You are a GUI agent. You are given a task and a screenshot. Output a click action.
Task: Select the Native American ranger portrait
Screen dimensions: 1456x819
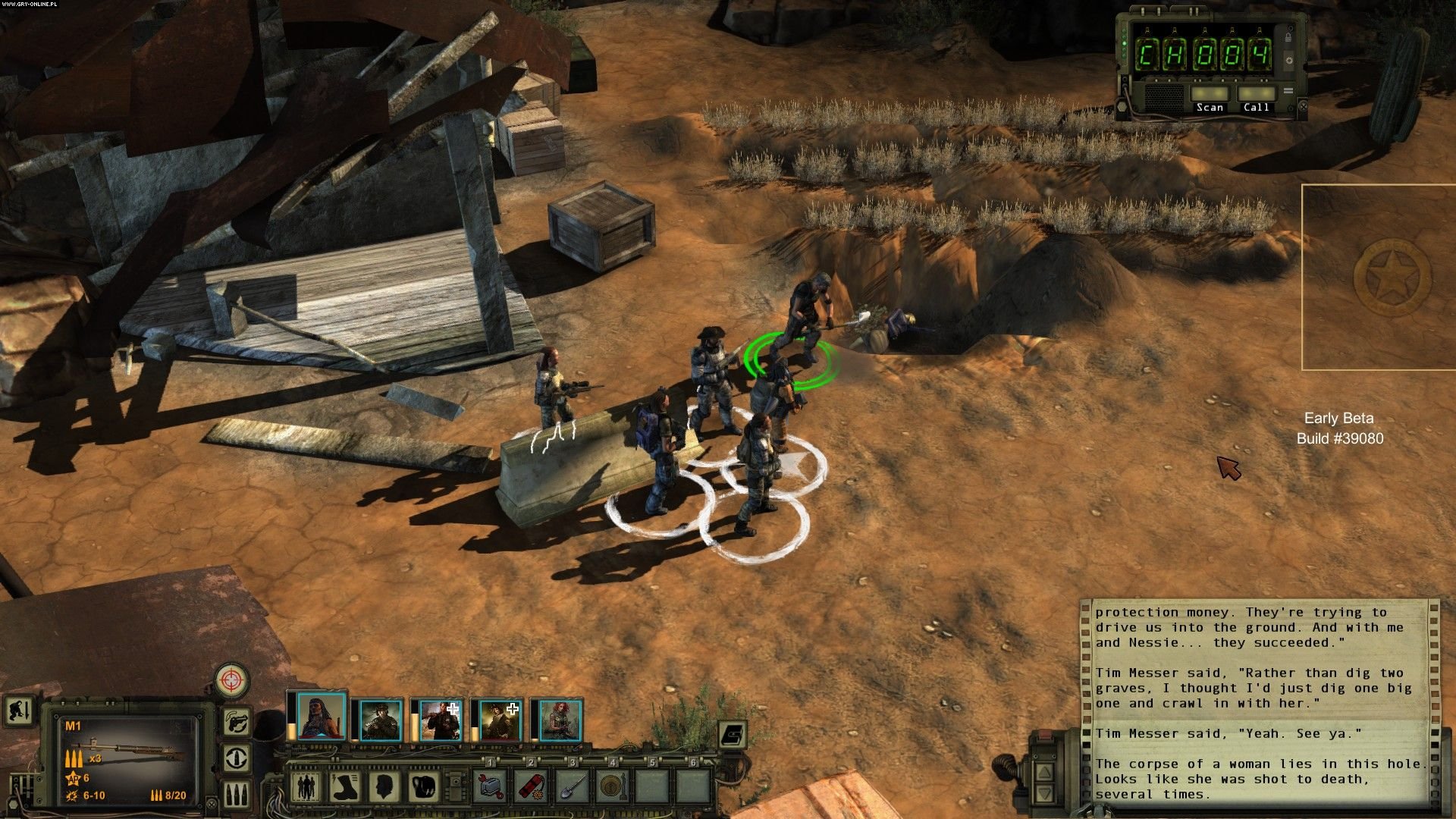click(x=322, y=717)
